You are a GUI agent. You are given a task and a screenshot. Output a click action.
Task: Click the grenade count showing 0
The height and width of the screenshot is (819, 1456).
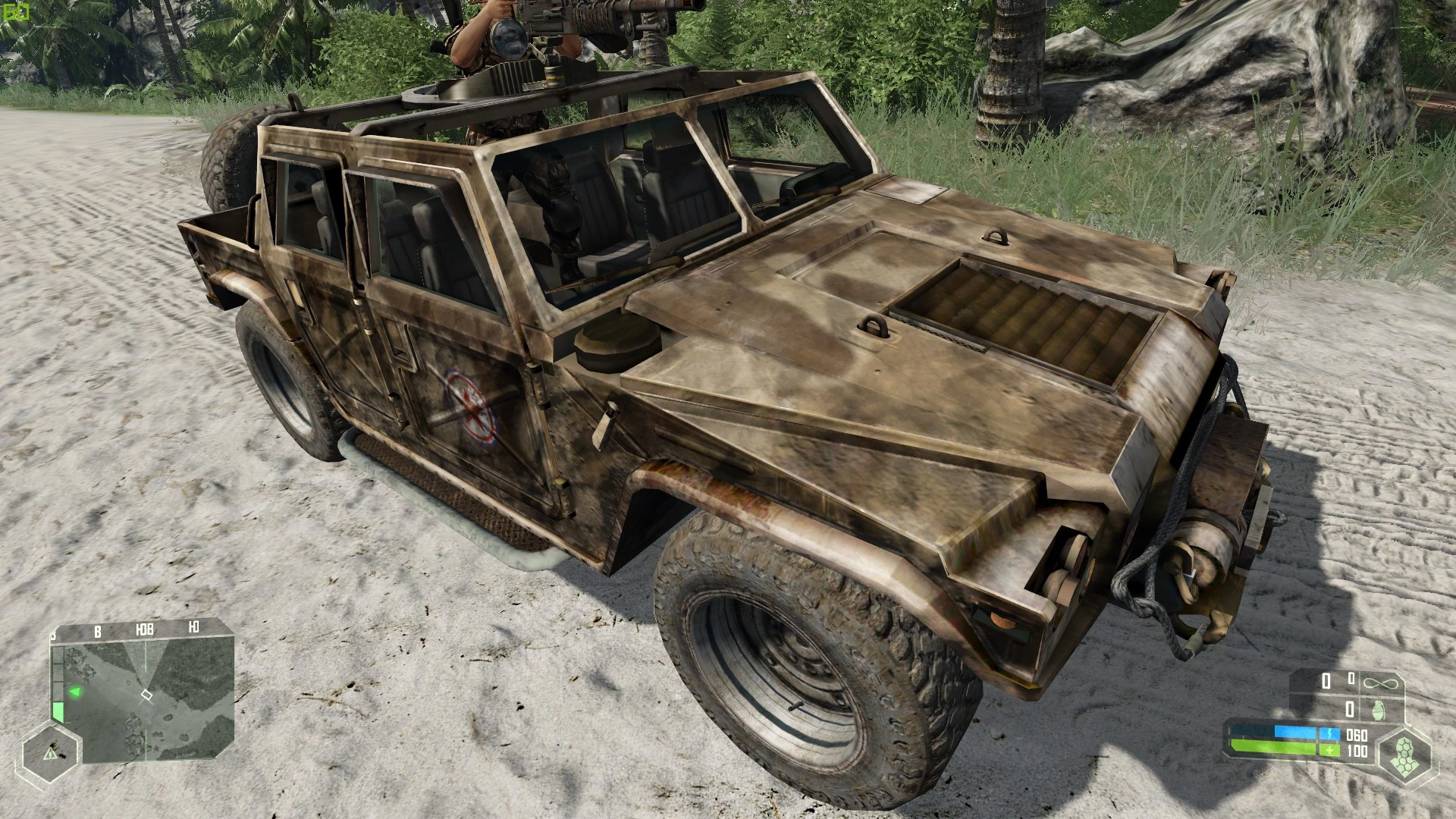pyautogui.click(x=1350, y=709)
